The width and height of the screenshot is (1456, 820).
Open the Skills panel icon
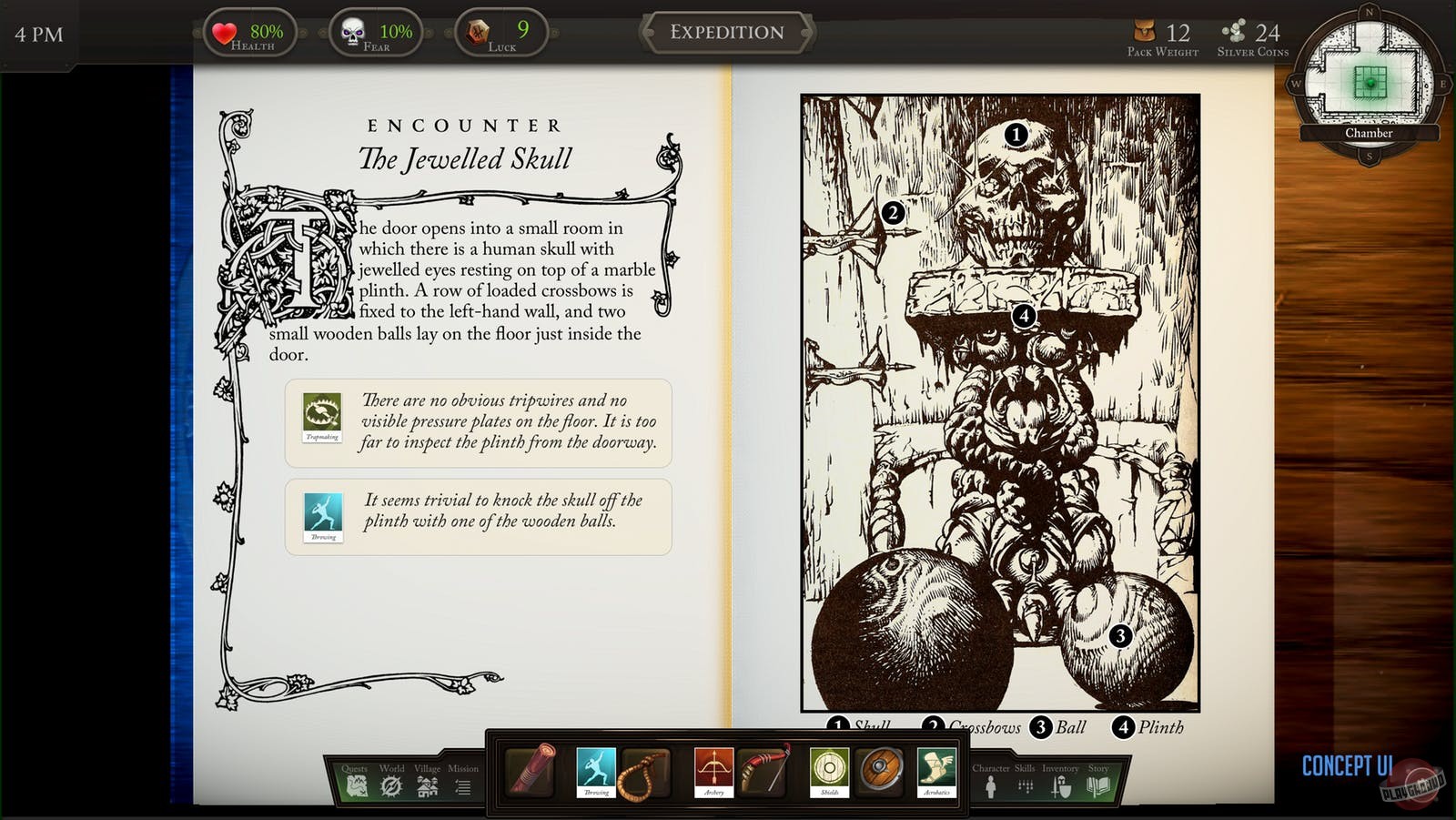click(1026, 788)
